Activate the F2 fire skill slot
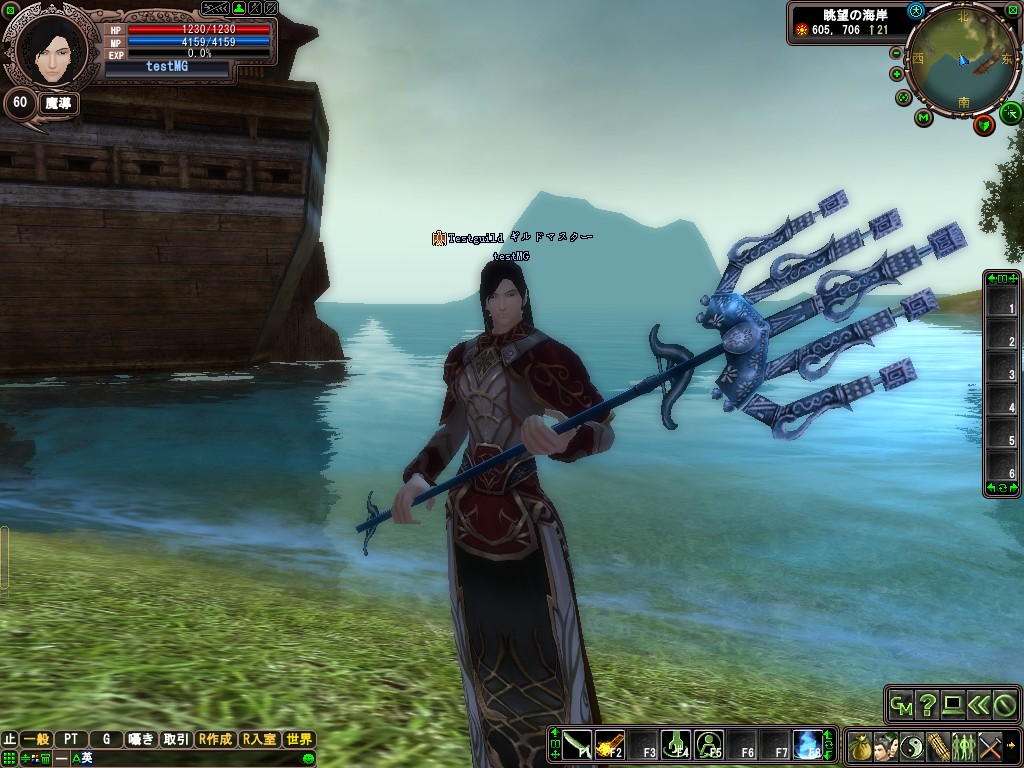The height and width of the screenshot is (768, 1024). point(610,745)
